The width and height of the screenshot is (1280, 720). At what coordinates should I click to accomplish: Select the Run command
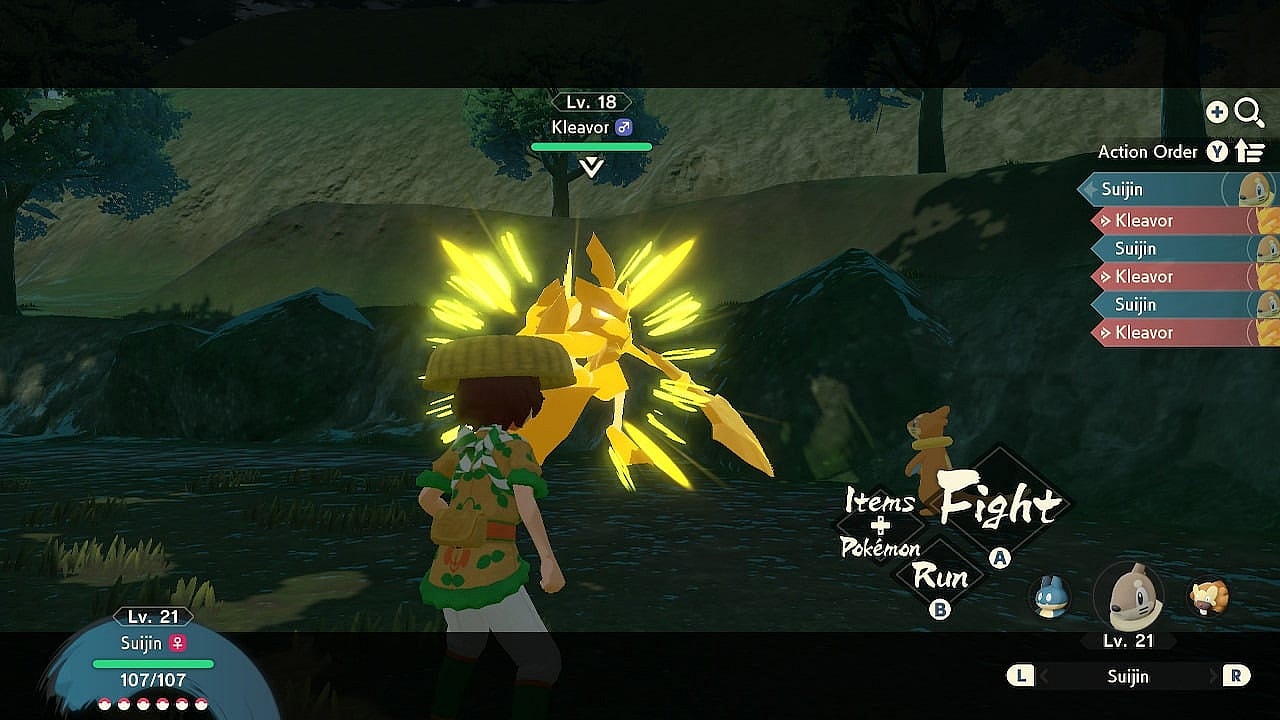940,577
